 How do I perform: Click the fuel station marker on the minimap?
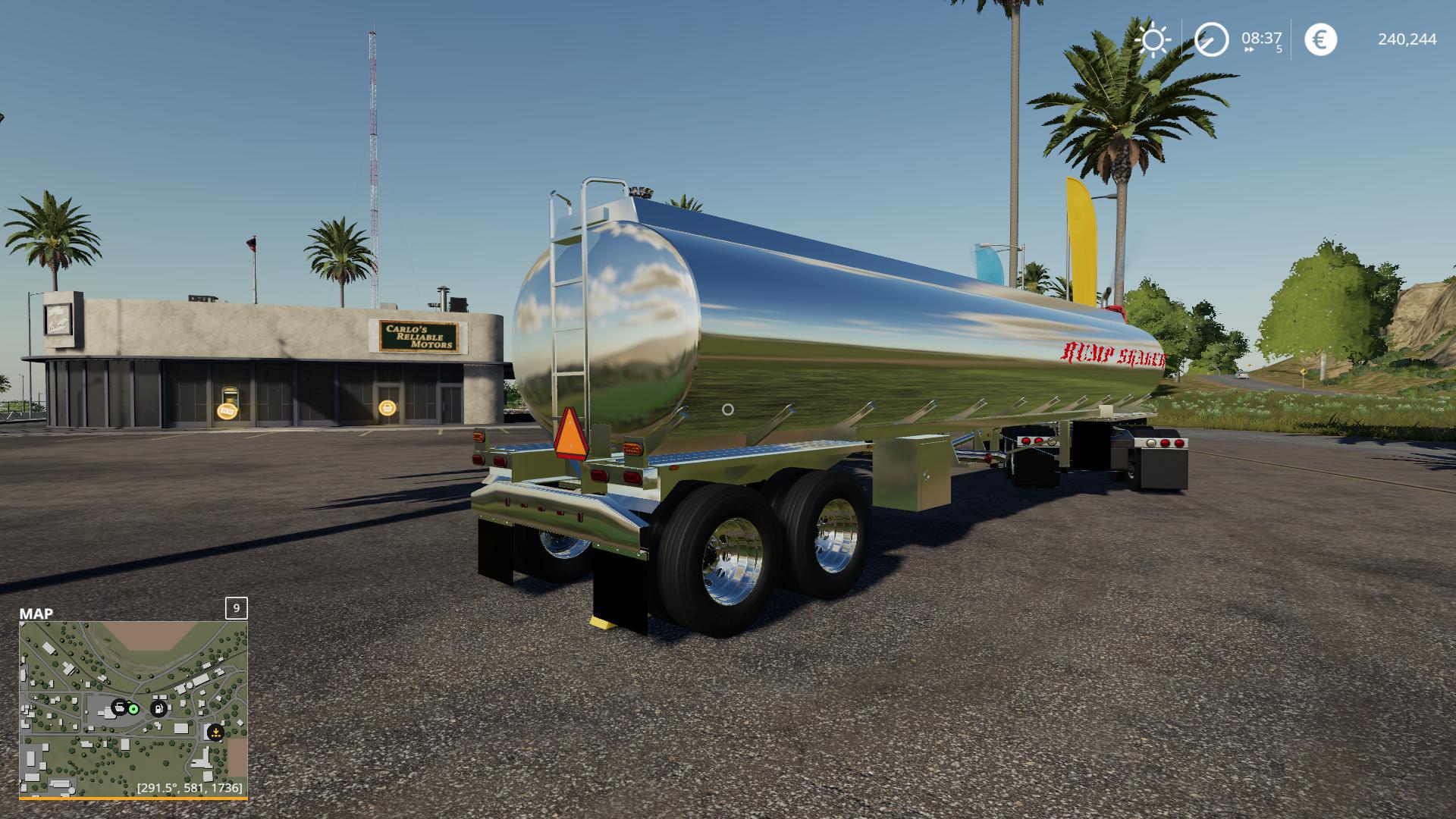pos(158,709)
